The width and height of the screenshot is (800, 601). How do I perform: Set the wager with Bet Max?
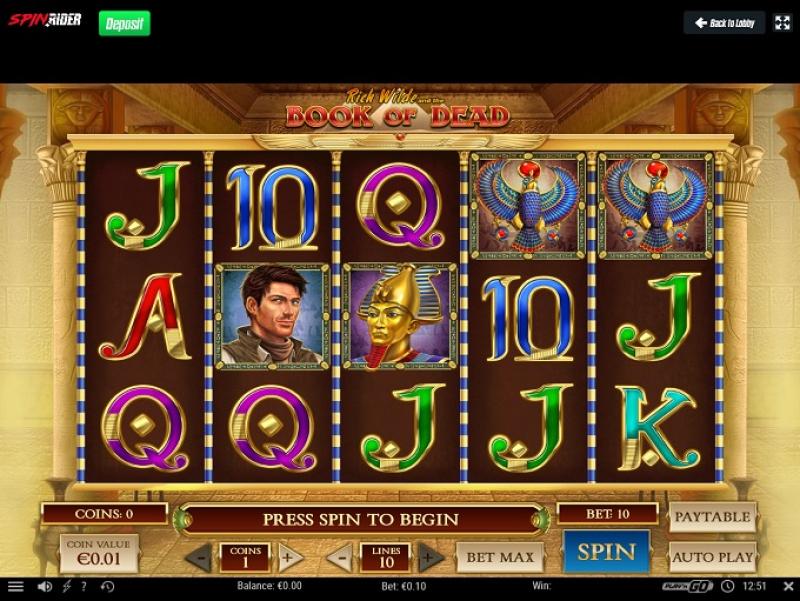[499, 557]
